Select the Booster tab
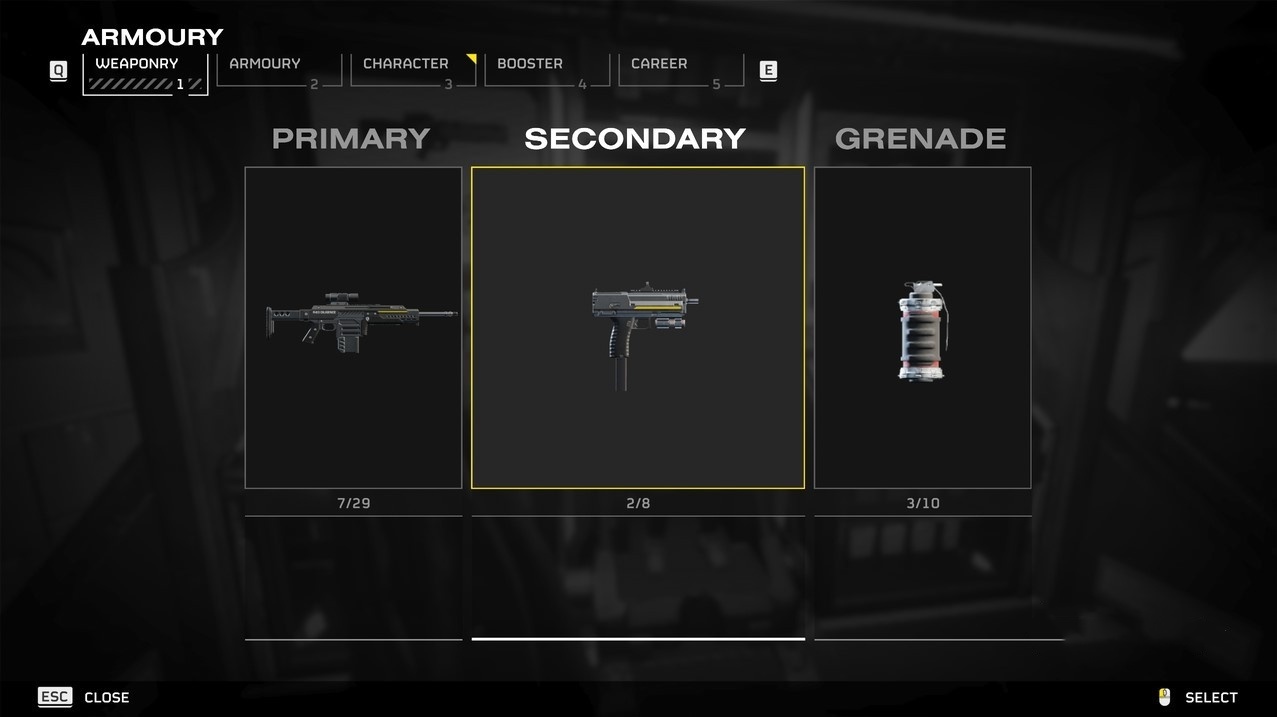 pyautogui.click(x=546, y=71)
